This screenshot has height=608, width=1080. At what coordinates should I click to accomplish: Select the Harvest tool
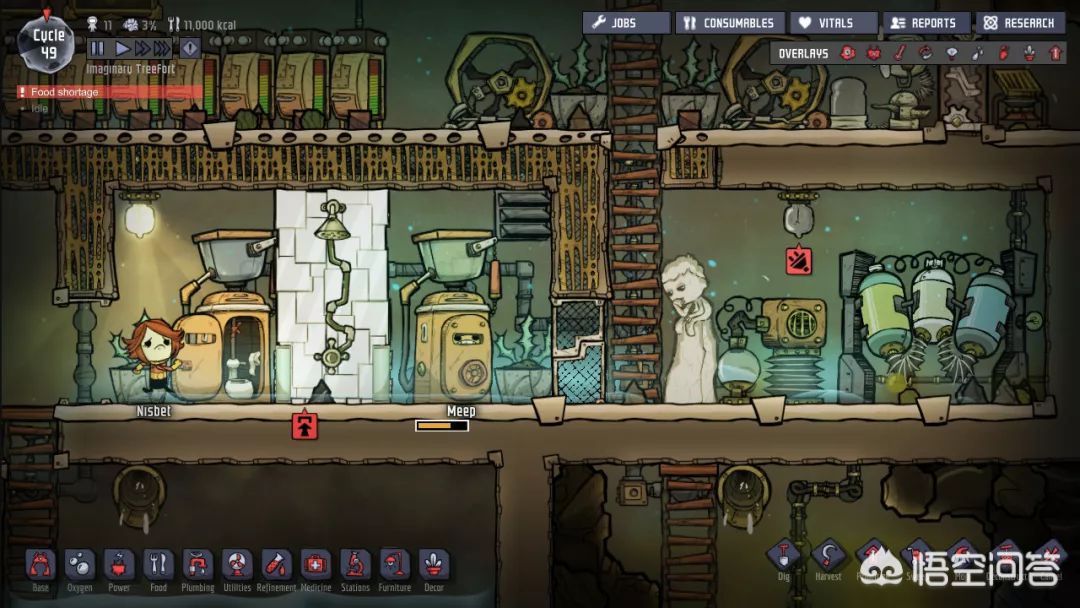[828, 557]
